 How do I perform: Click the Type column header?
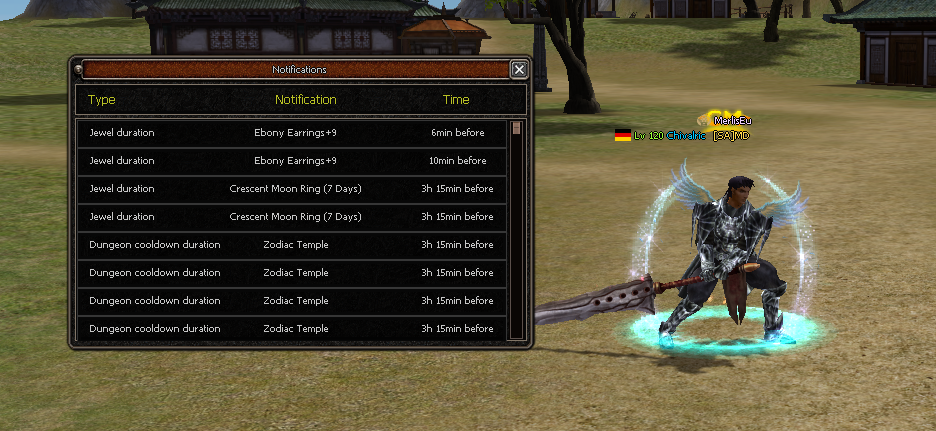[102, 100]
